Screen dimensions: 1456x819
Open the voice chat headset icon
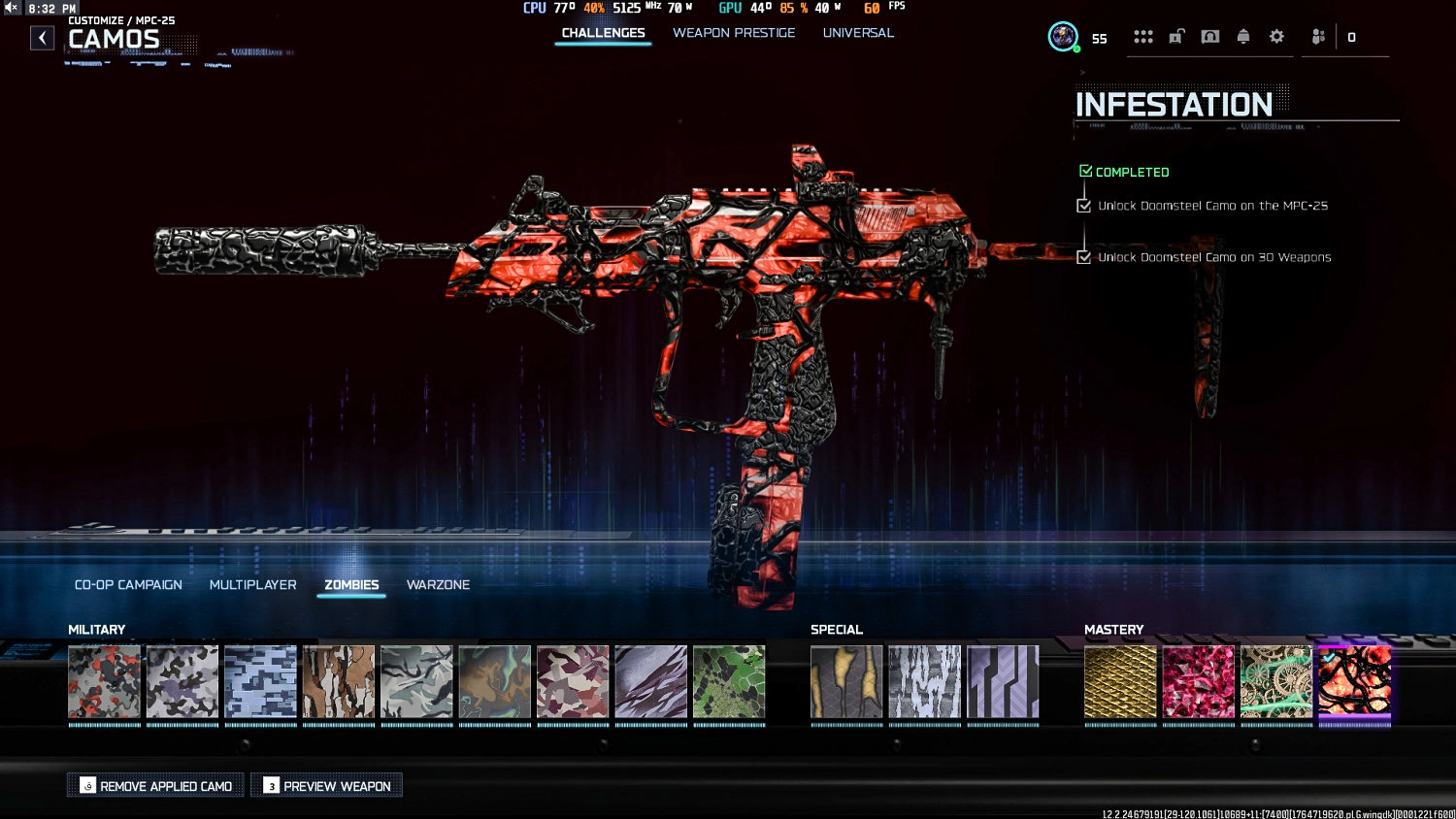1209,36
